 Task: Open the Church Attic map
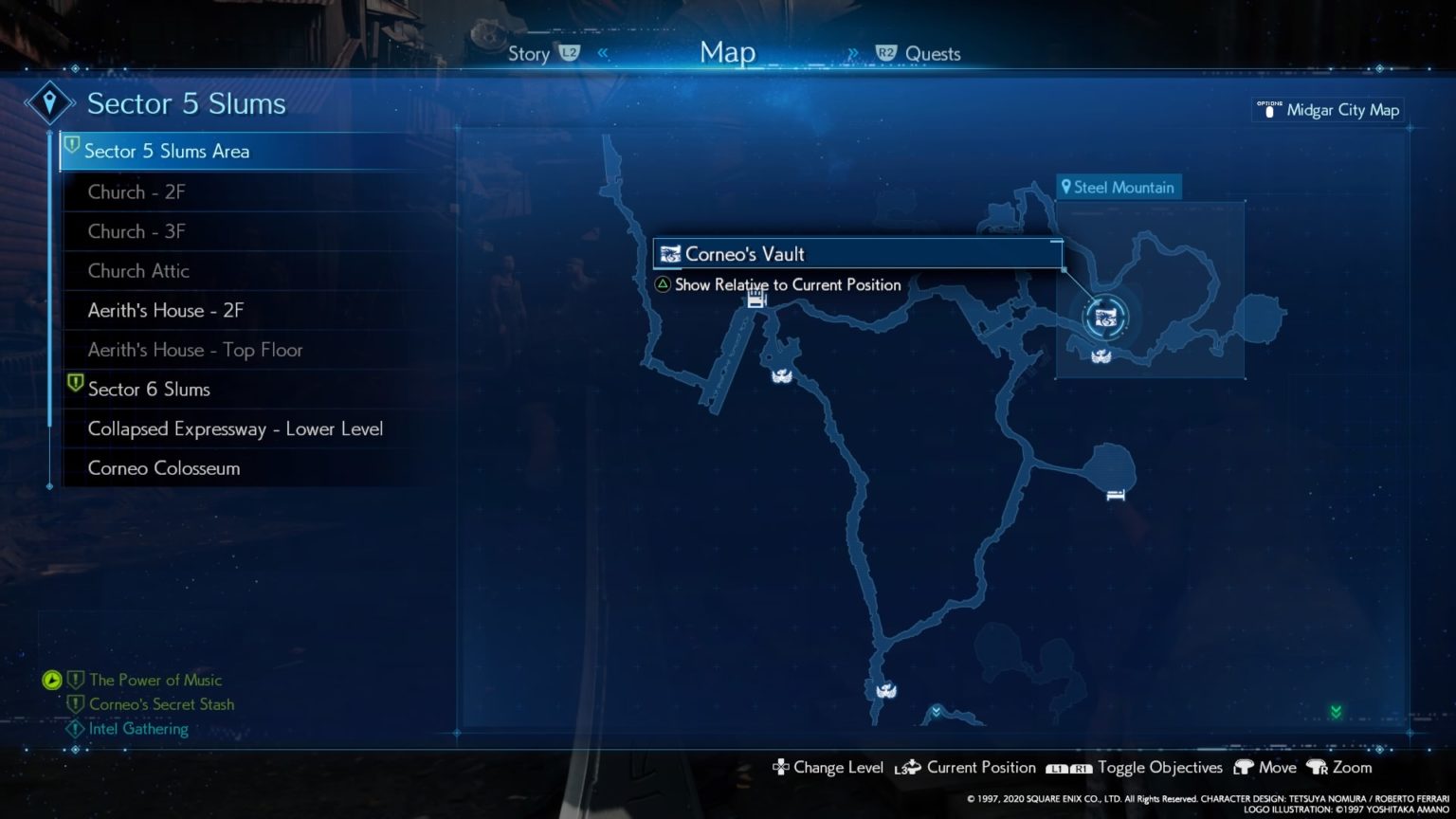tap(138, 271)
